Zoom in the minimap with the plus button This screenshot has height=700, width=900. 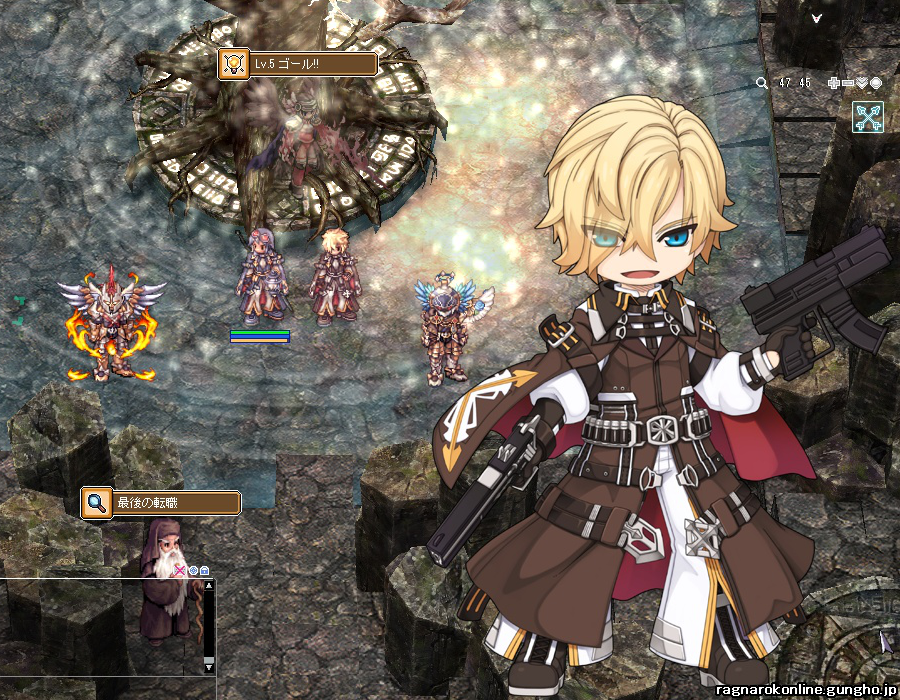click(x=834, y=83)
